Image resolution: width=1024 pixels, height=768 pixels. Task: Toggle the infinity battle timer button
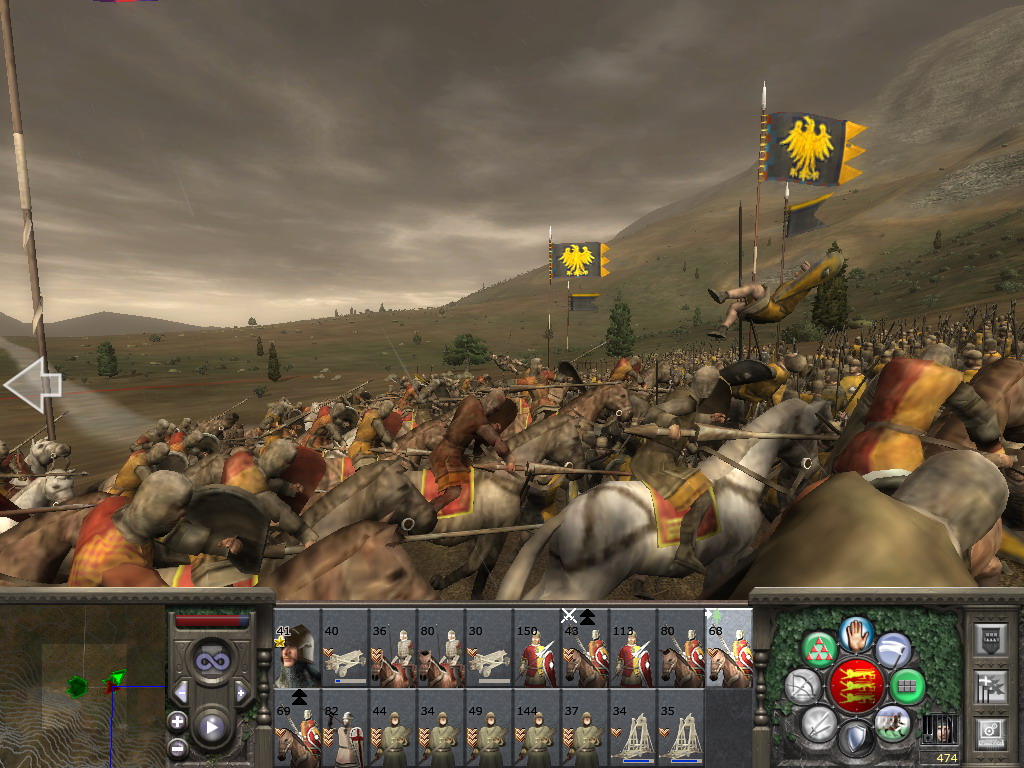pyautogui.click(x=211, y=661)
